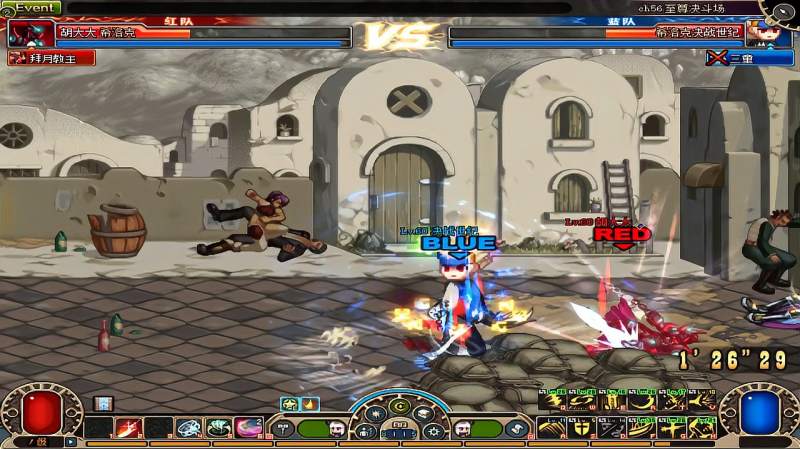The height and width of the screenshot is (449, 800).
Task: Click the flame buff icon
Action: [309, 404]
